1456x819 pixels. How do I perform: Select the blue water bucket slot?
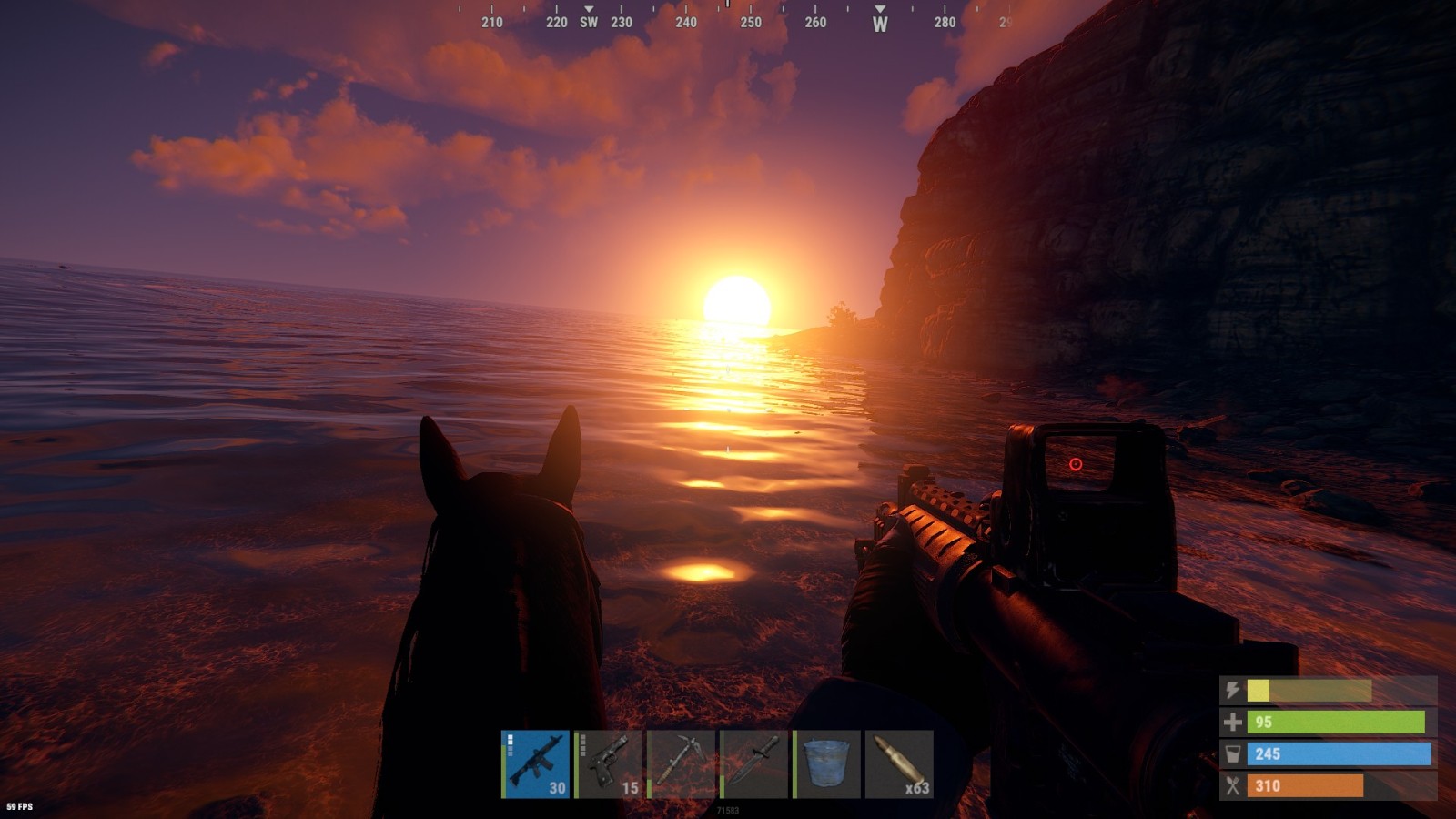click(827, 763)
